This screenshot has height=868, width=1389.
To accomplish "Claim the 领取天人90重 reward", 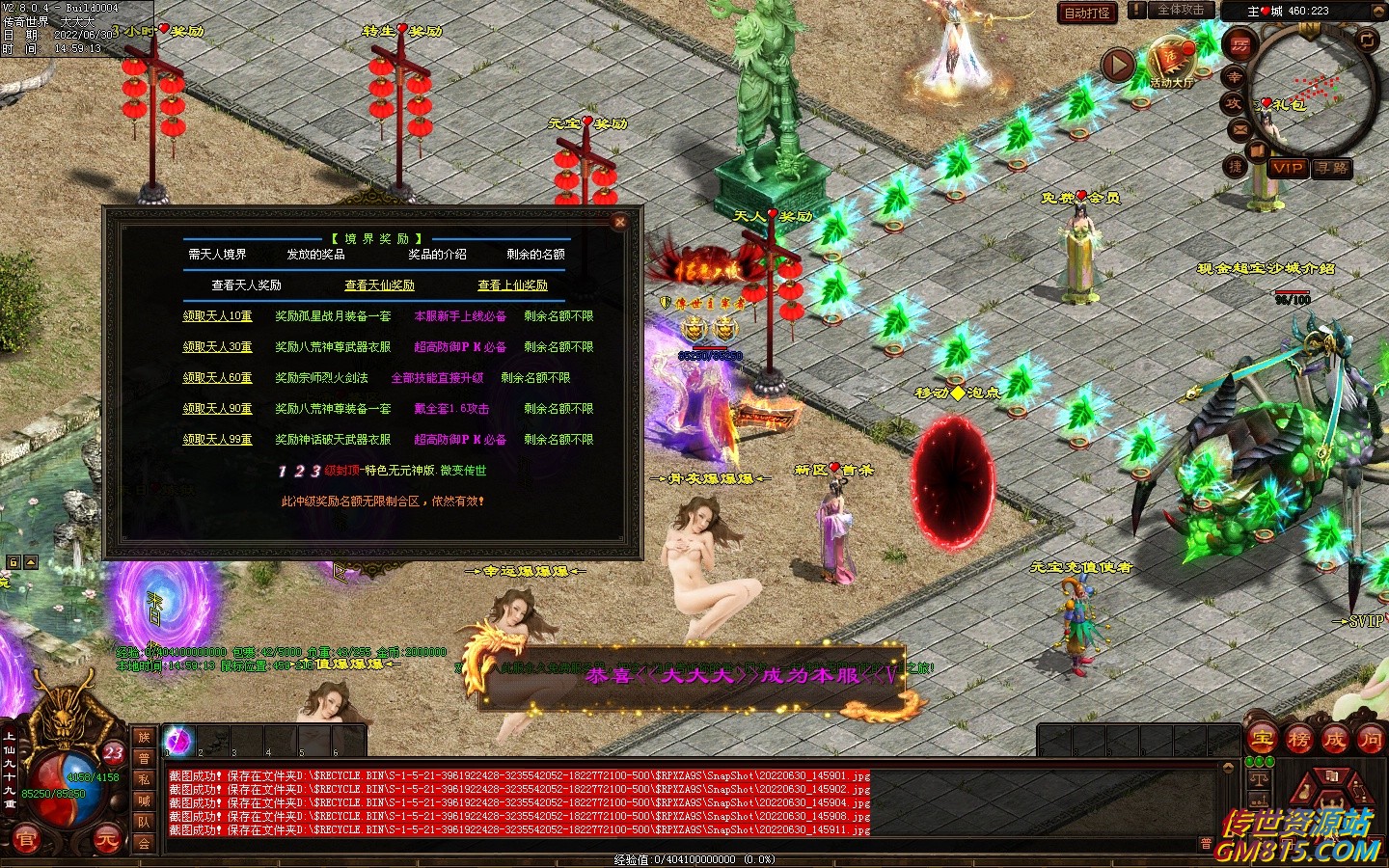I will (217, 409).
